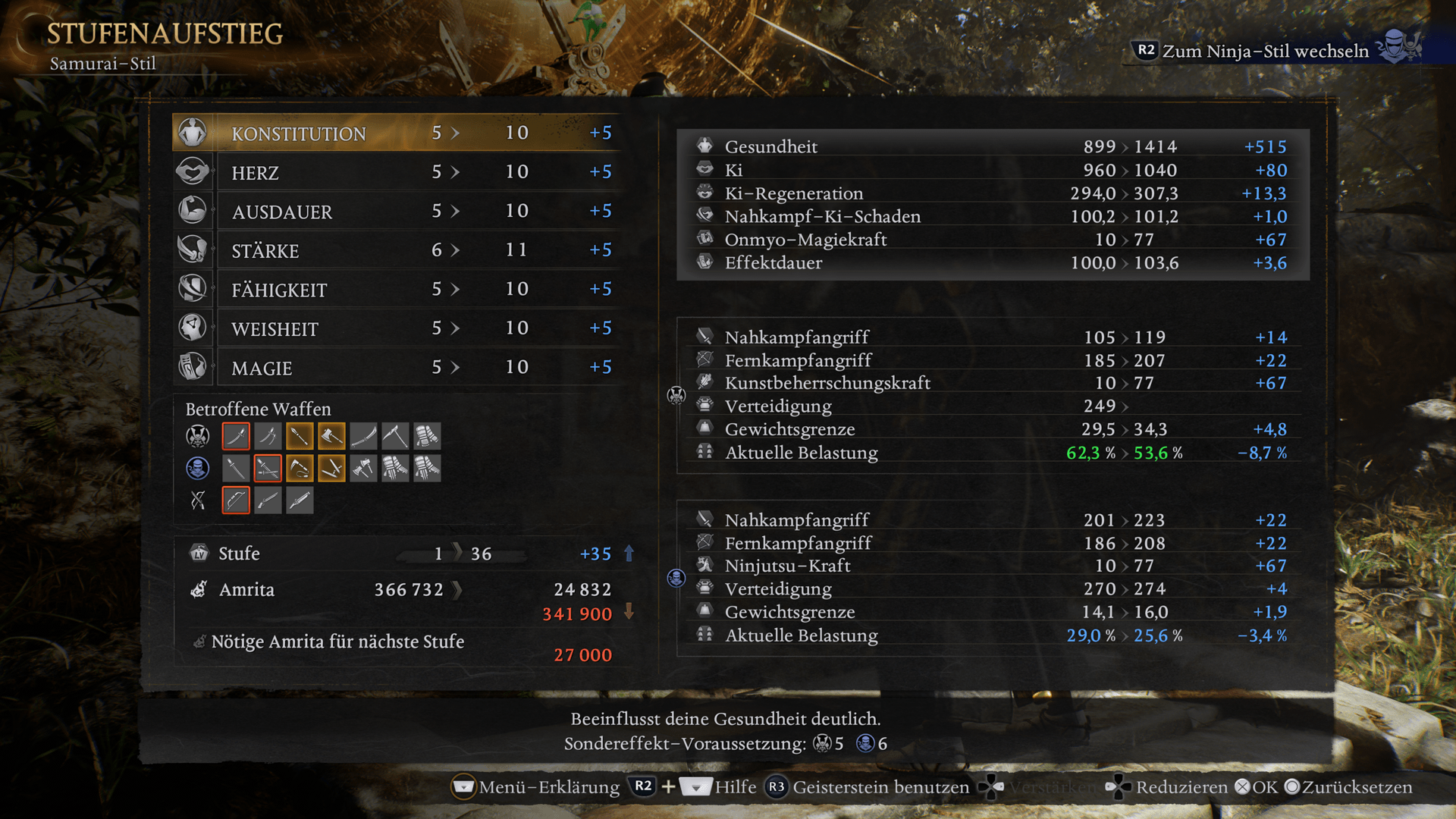Switch to Ninja-Stil via top-right prompt
1456x819 pixels.
tap(1264, 51)
